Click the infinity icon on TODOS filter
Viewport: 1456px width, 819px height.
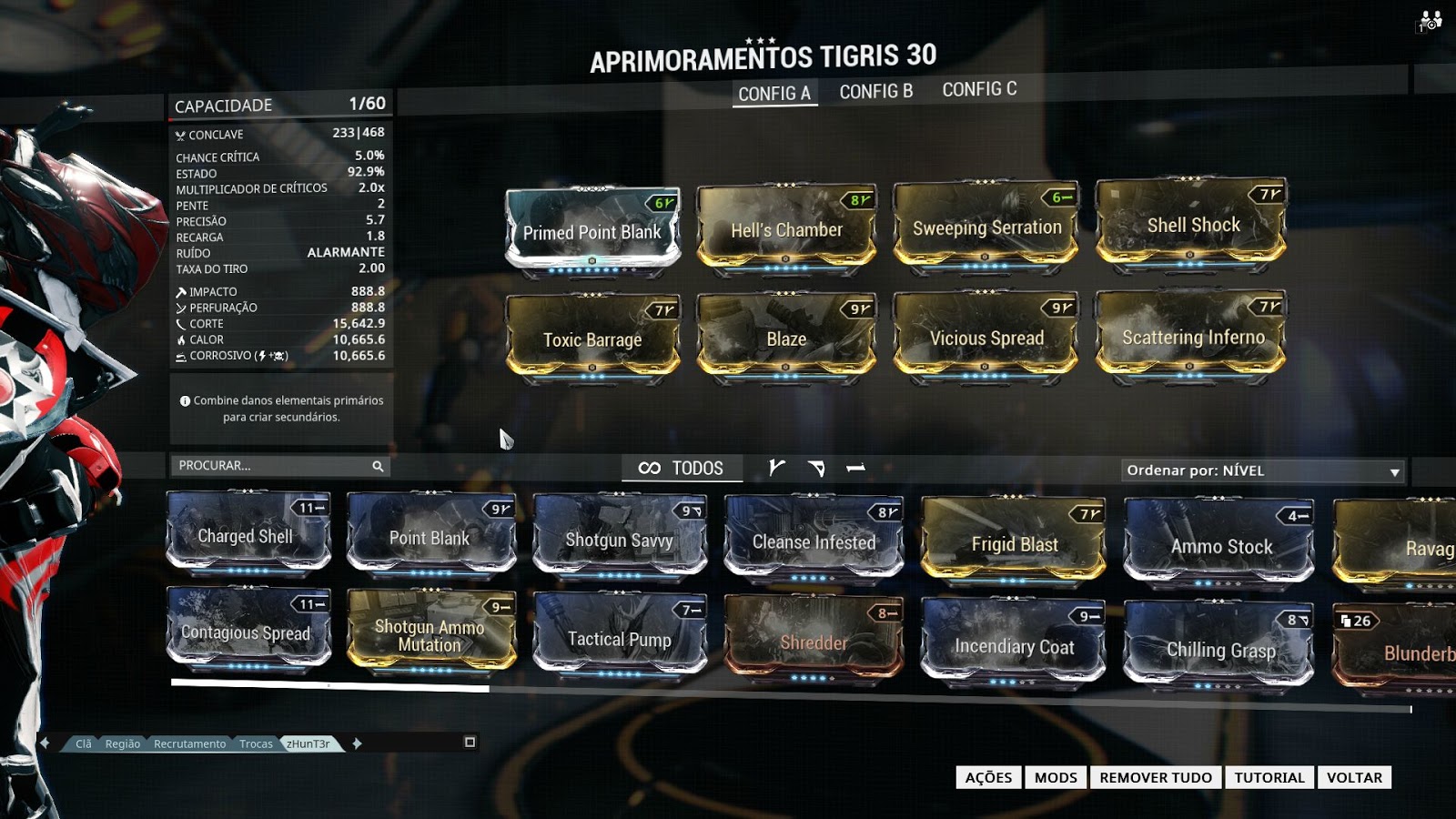pos(648,468)
